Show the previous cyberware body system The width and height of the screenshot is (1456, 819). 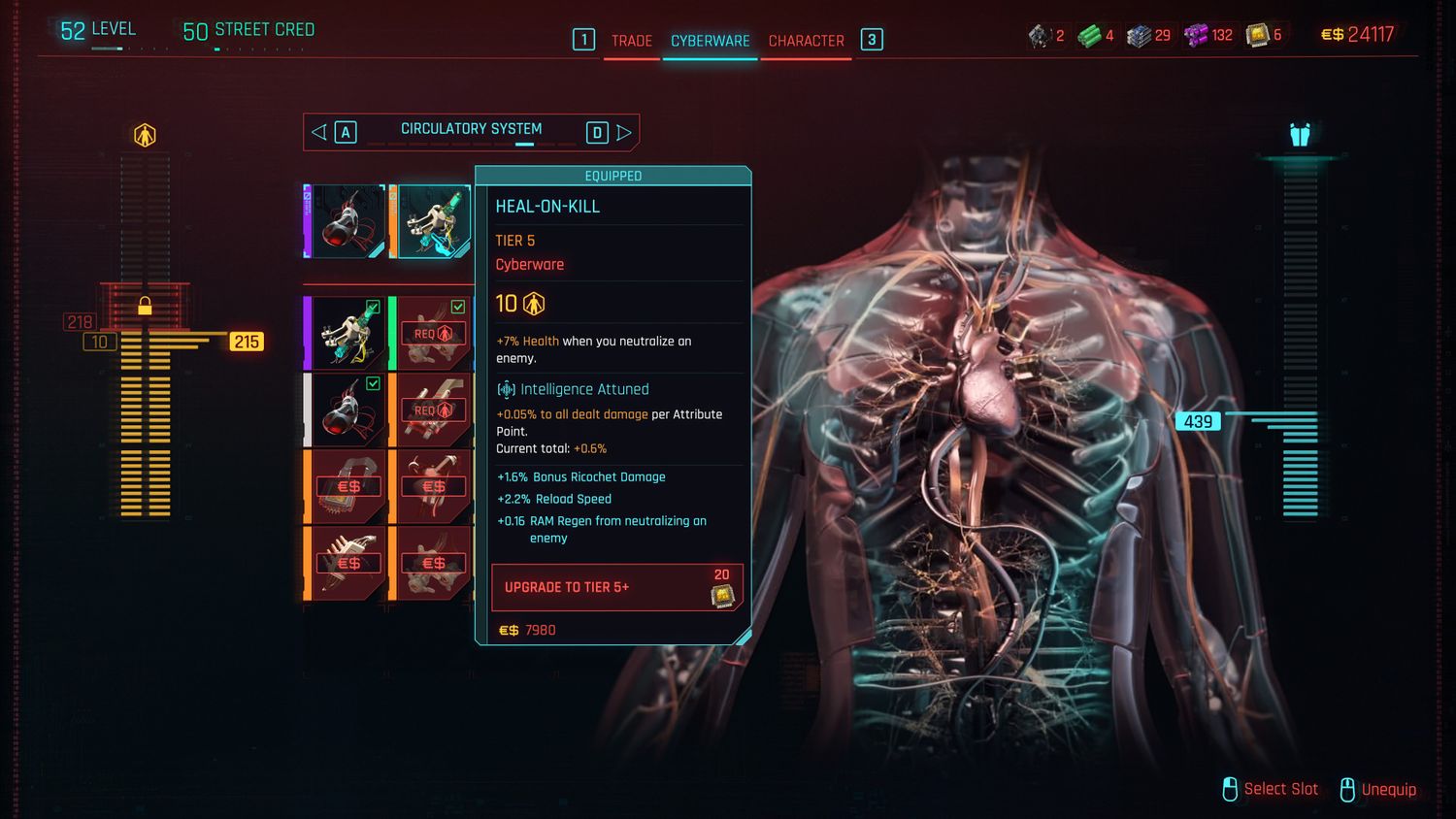pyautogui.click(x=319, y=132)
